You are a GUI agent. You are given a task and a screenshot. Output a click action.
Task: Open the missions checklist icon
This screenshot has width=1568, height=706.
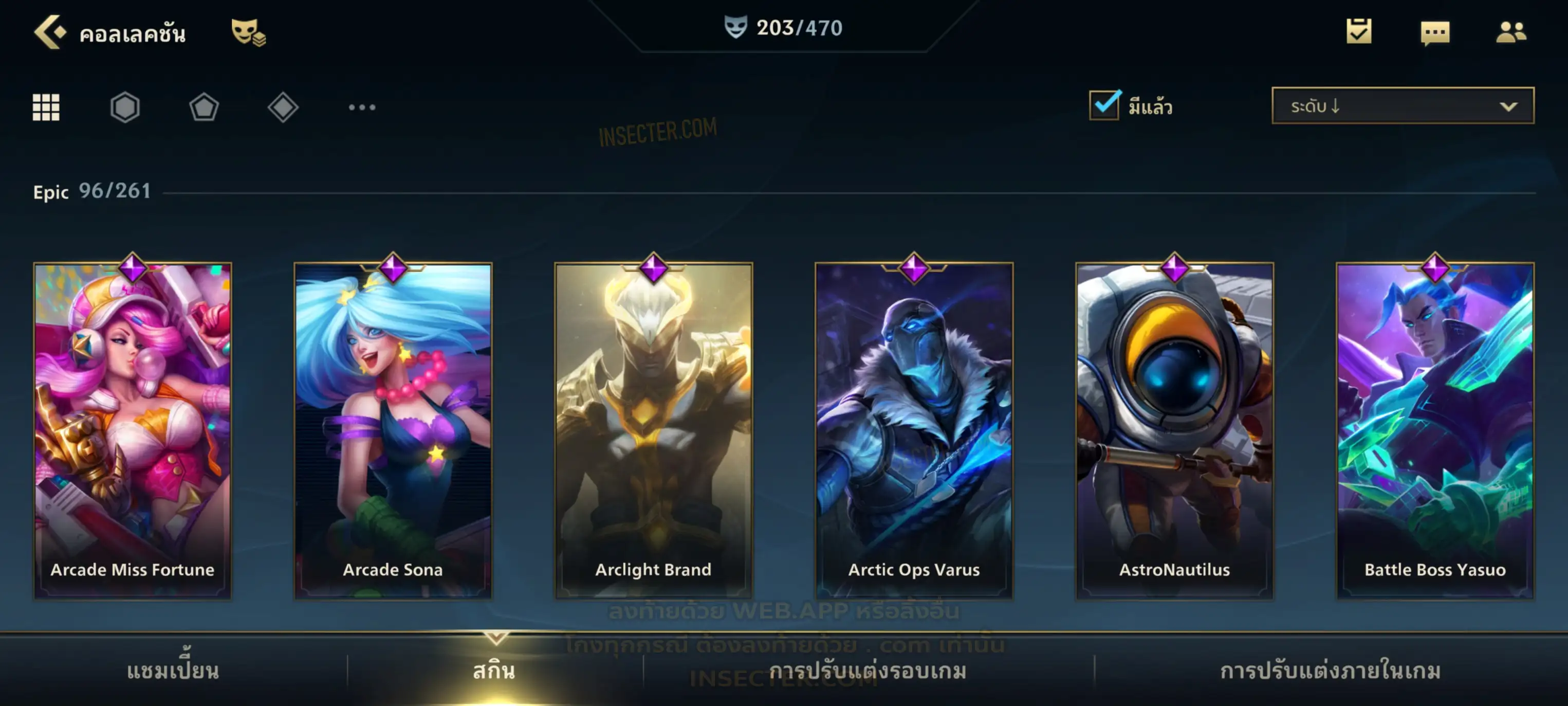pos(1359,32)
